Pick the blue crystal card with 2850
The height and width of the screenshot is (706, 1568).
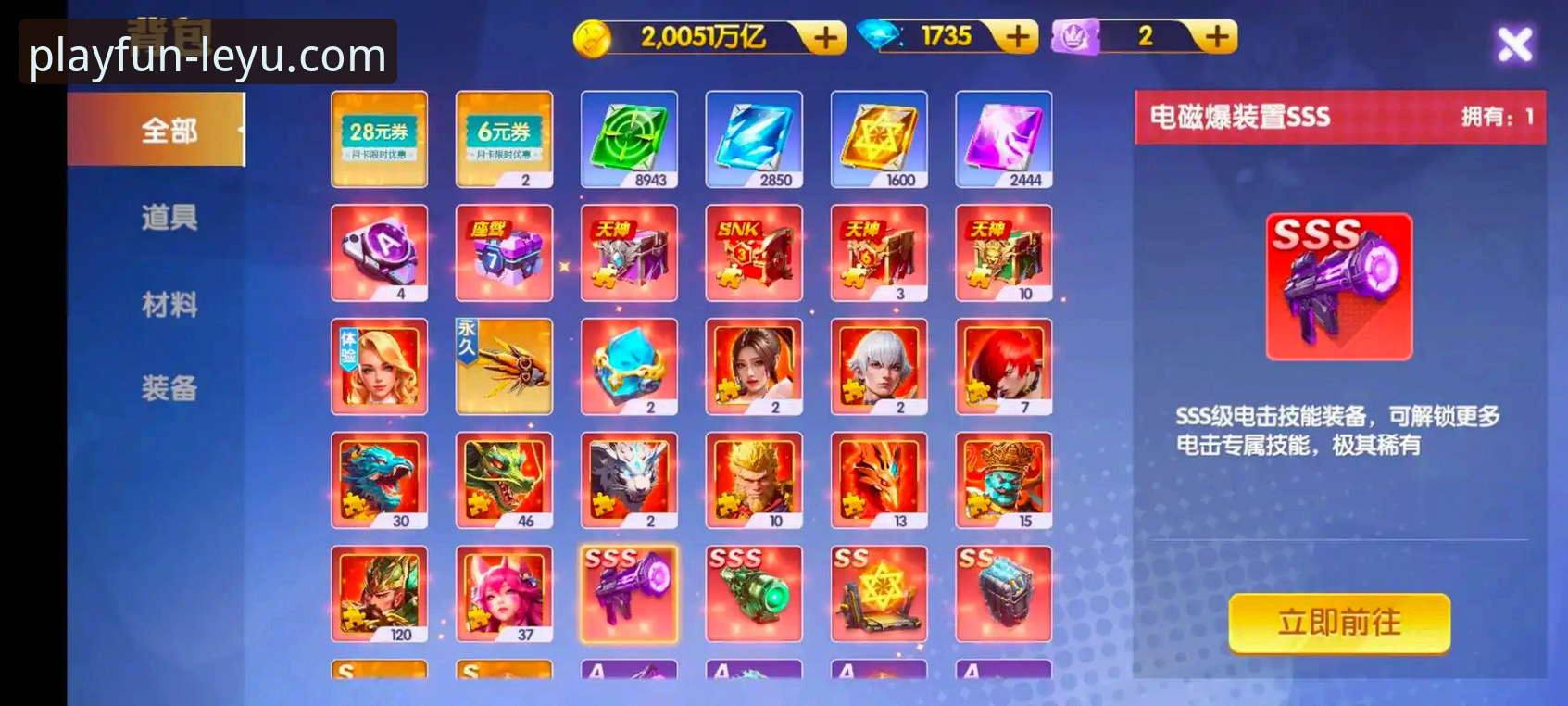click(x=754, y=139)
